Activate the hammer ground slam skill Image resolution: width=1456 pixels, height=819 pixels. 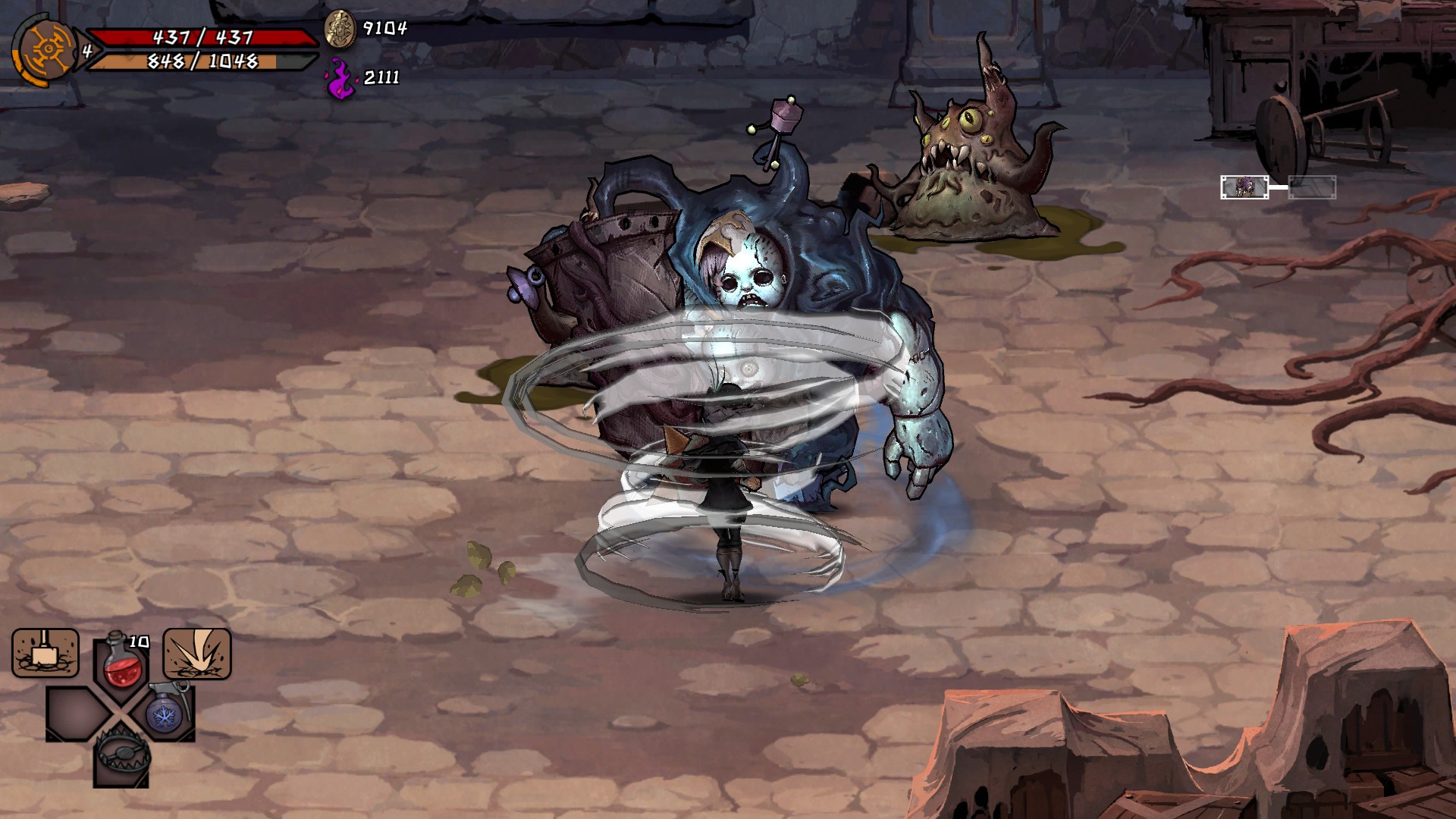point(45,653)
